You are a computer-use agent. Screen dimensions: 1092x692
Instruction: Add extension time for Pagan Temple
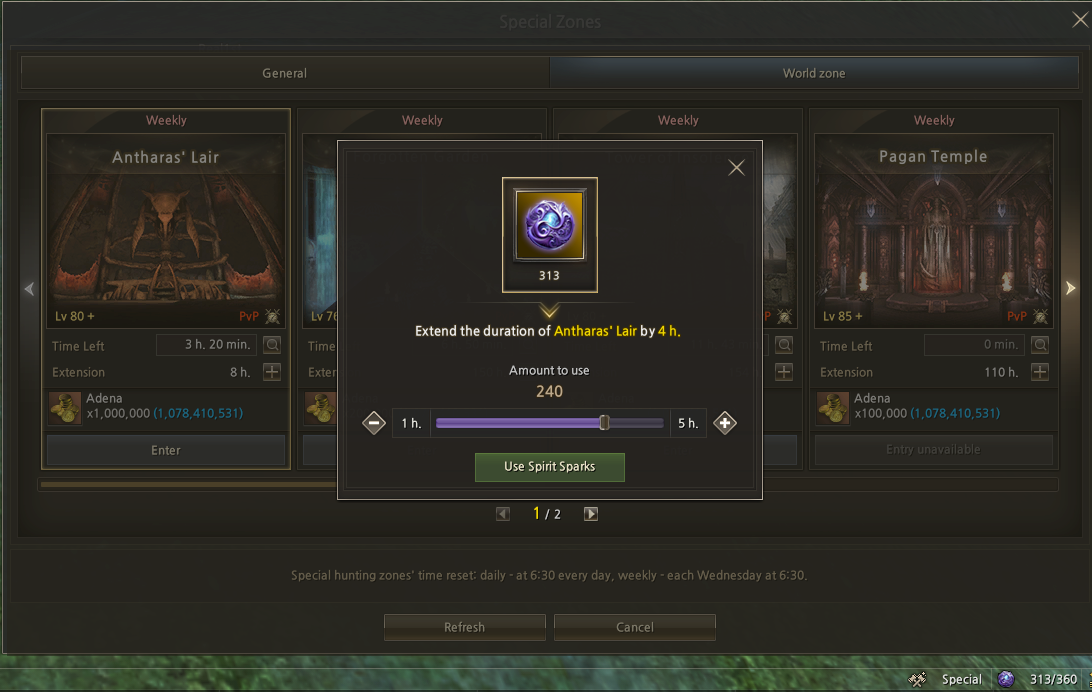1040,372
